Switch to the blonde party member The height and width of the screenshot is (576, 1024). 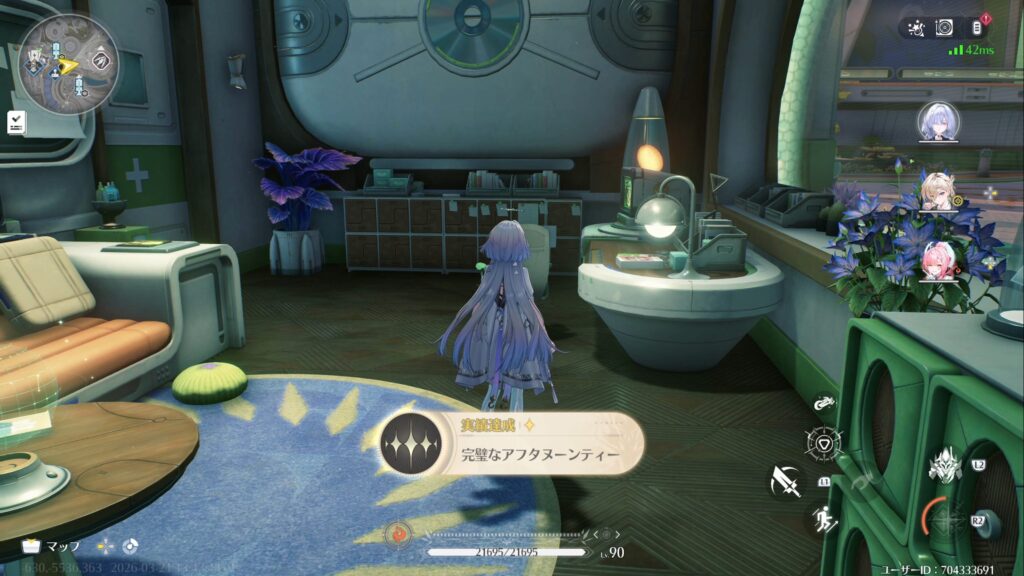point(940,192)
